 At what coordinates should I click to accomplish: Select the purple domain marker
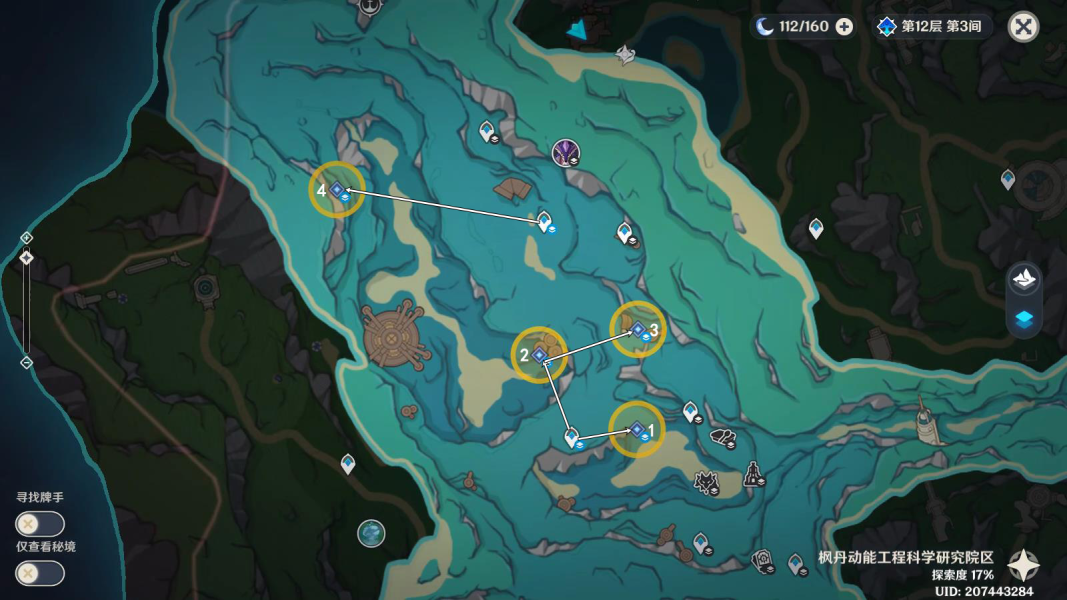pyautogui.click(x=566, y=152)
